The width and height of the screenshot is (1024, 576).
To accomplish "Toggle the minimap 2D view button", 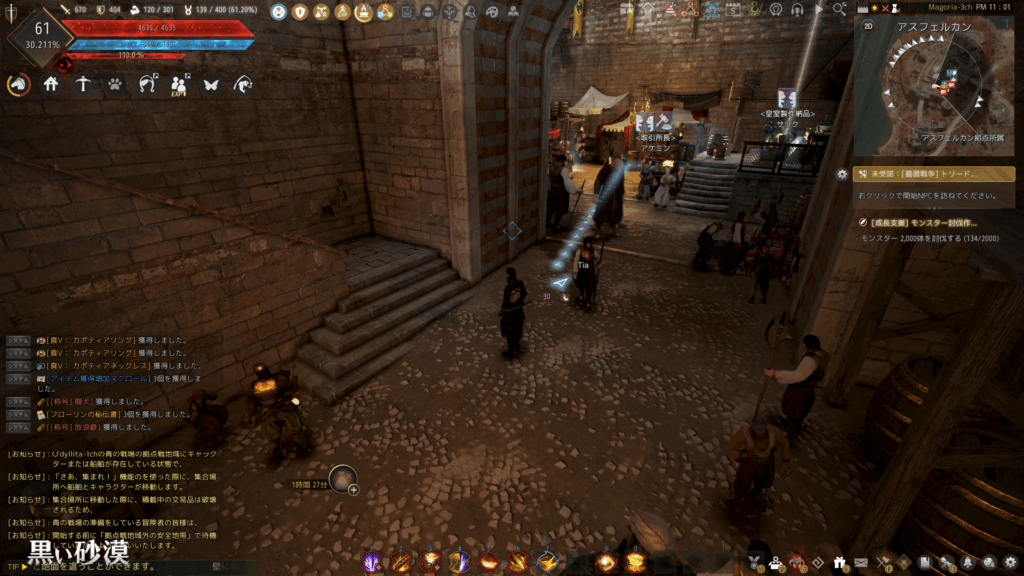I will click(x=867, y=27).
